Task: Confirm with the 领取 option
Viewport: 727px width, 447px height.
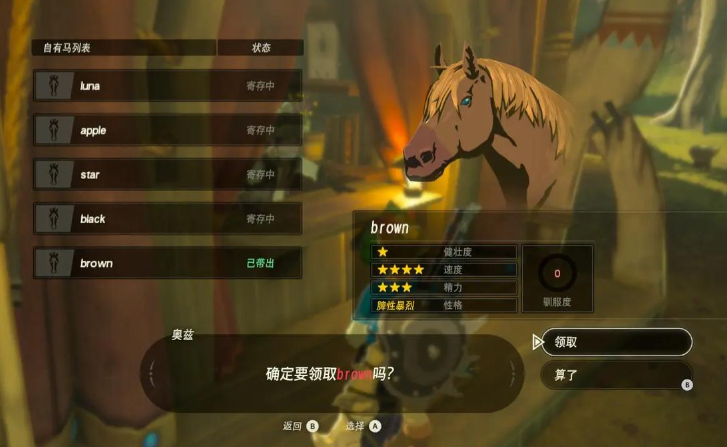Action: click(x=616, y=342)
